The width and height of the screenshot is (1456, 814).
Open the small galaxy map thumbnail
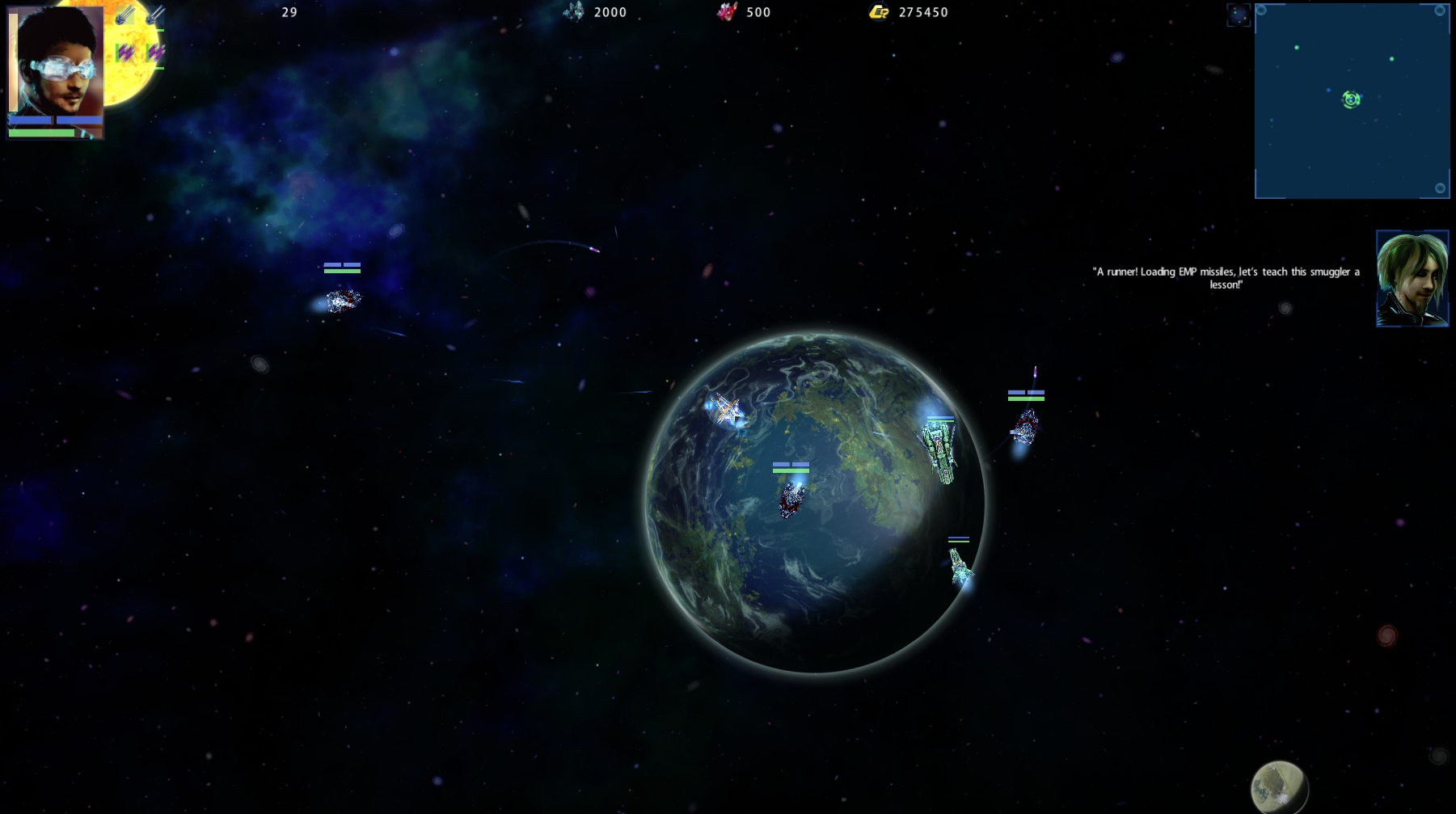coord(1238,15)
